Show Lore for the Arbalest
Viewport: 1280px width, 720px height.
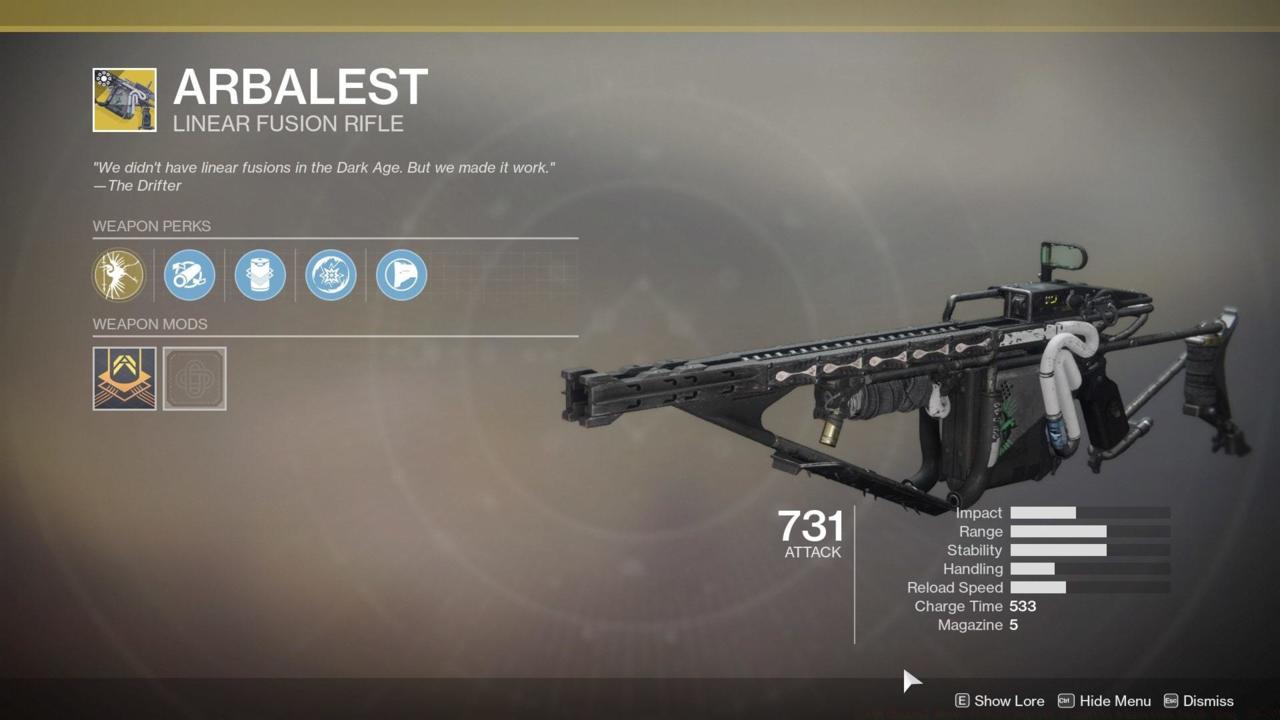click(1003, 701)
